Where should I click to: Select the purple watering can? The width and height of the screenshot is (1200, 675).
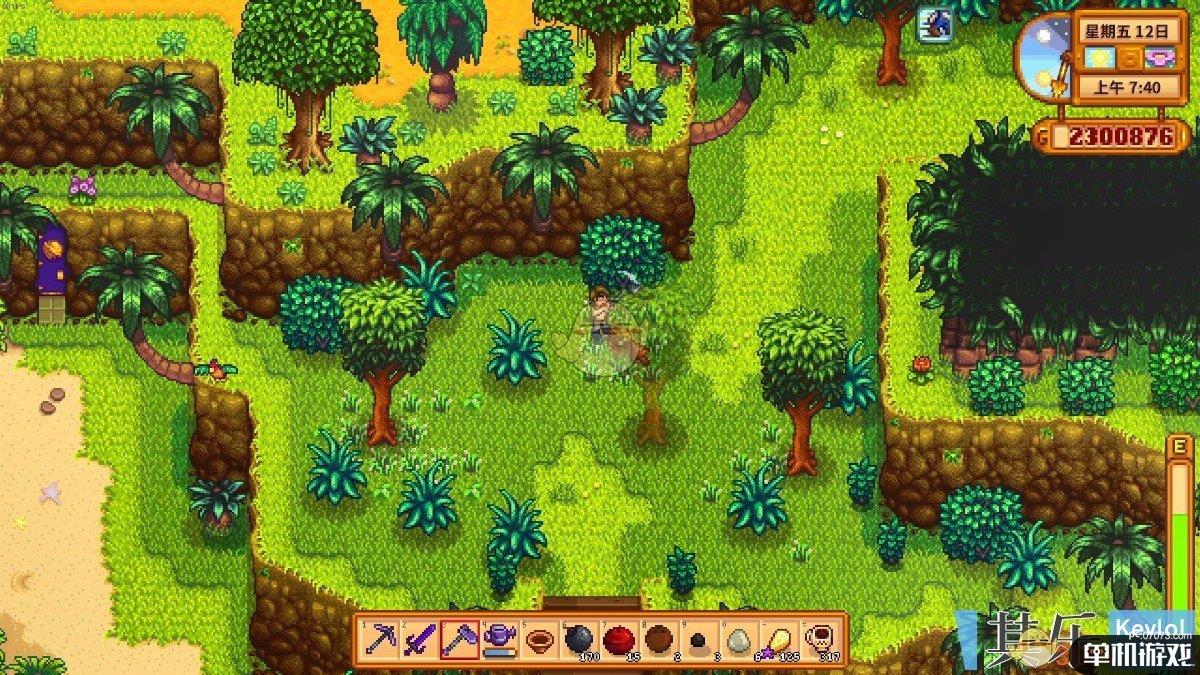pos(499,638)
